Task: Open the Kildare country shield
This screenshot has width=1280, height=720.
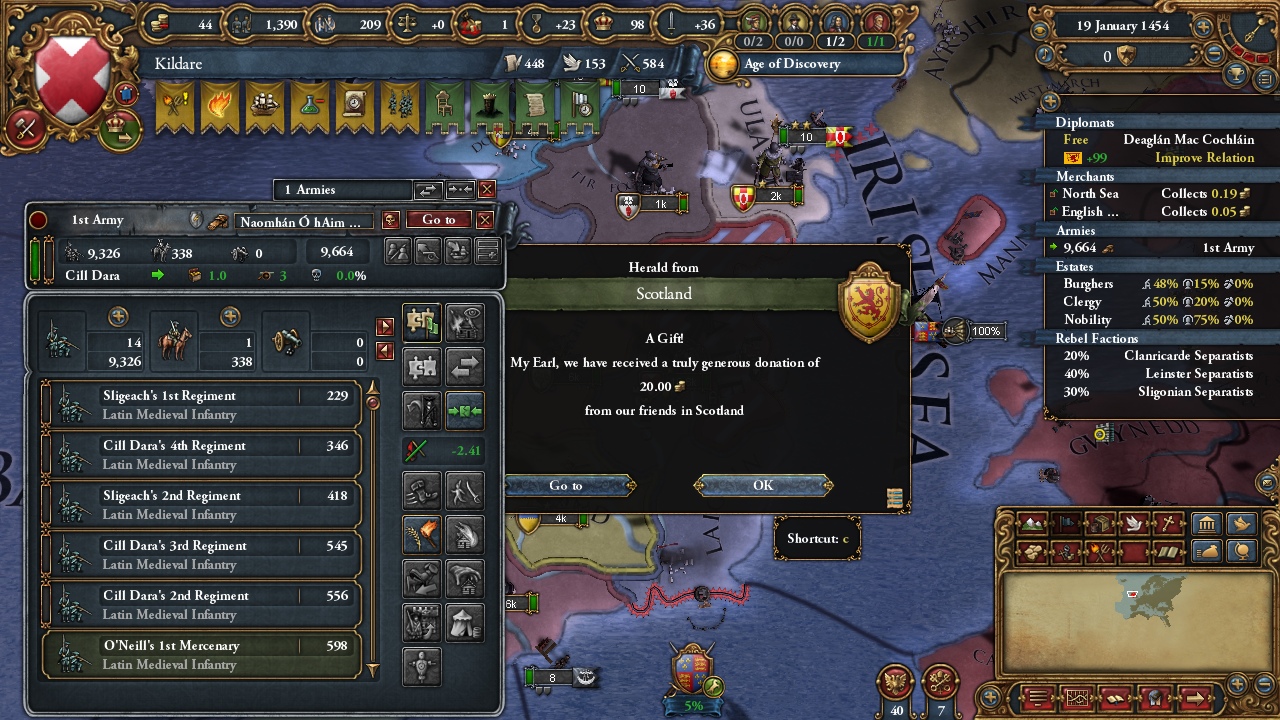Action: click(x=72, y=82)
